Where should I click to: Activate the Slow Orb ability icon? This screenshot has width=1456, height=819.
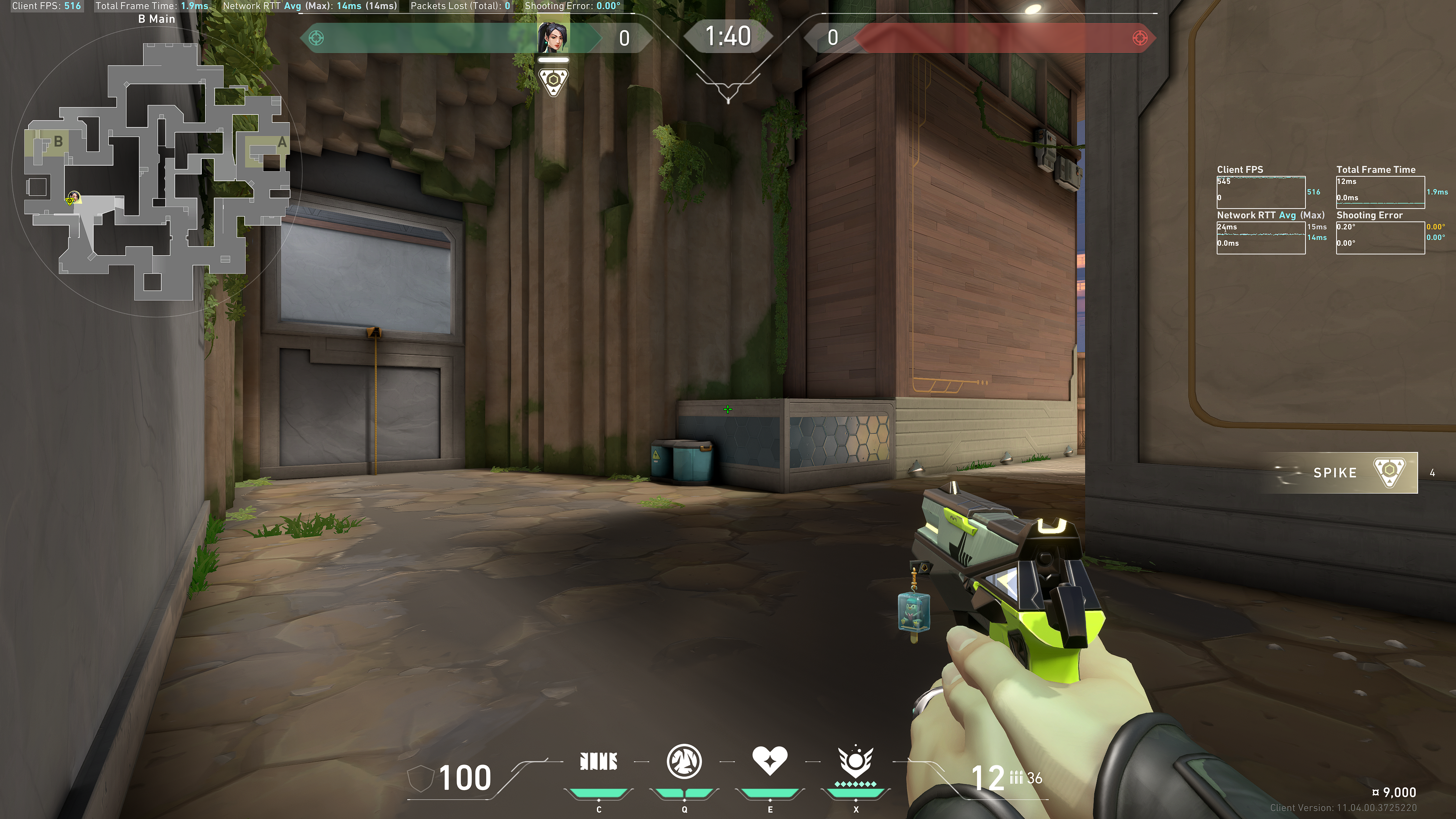[x=684, y=761]
